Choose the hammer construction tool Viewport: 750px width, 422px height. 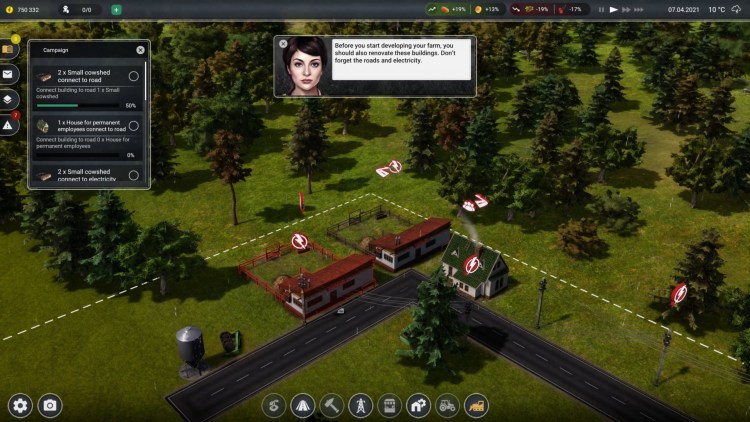331,405
